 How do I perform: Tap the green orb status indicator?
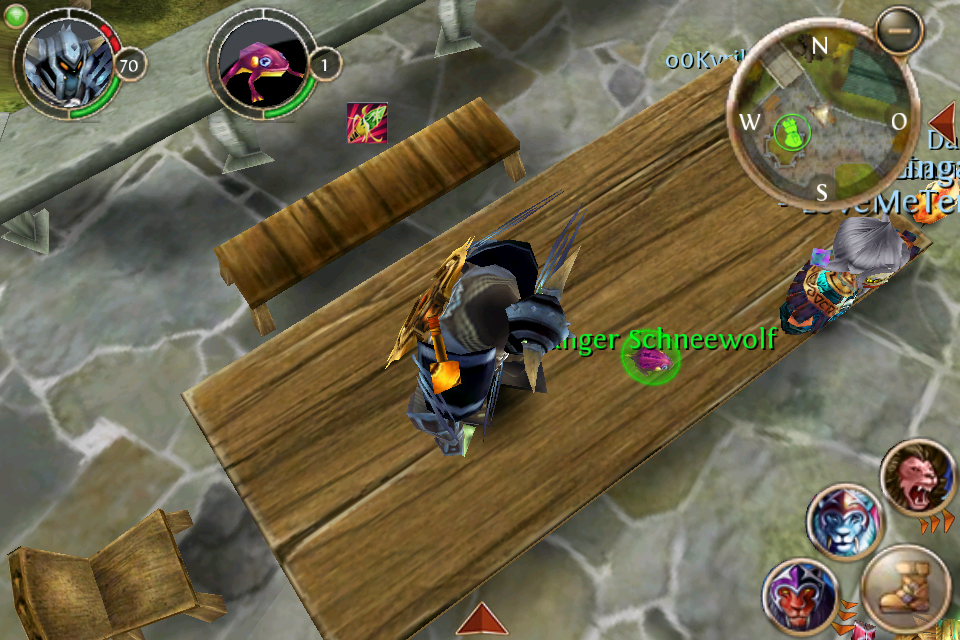point(15,14)
